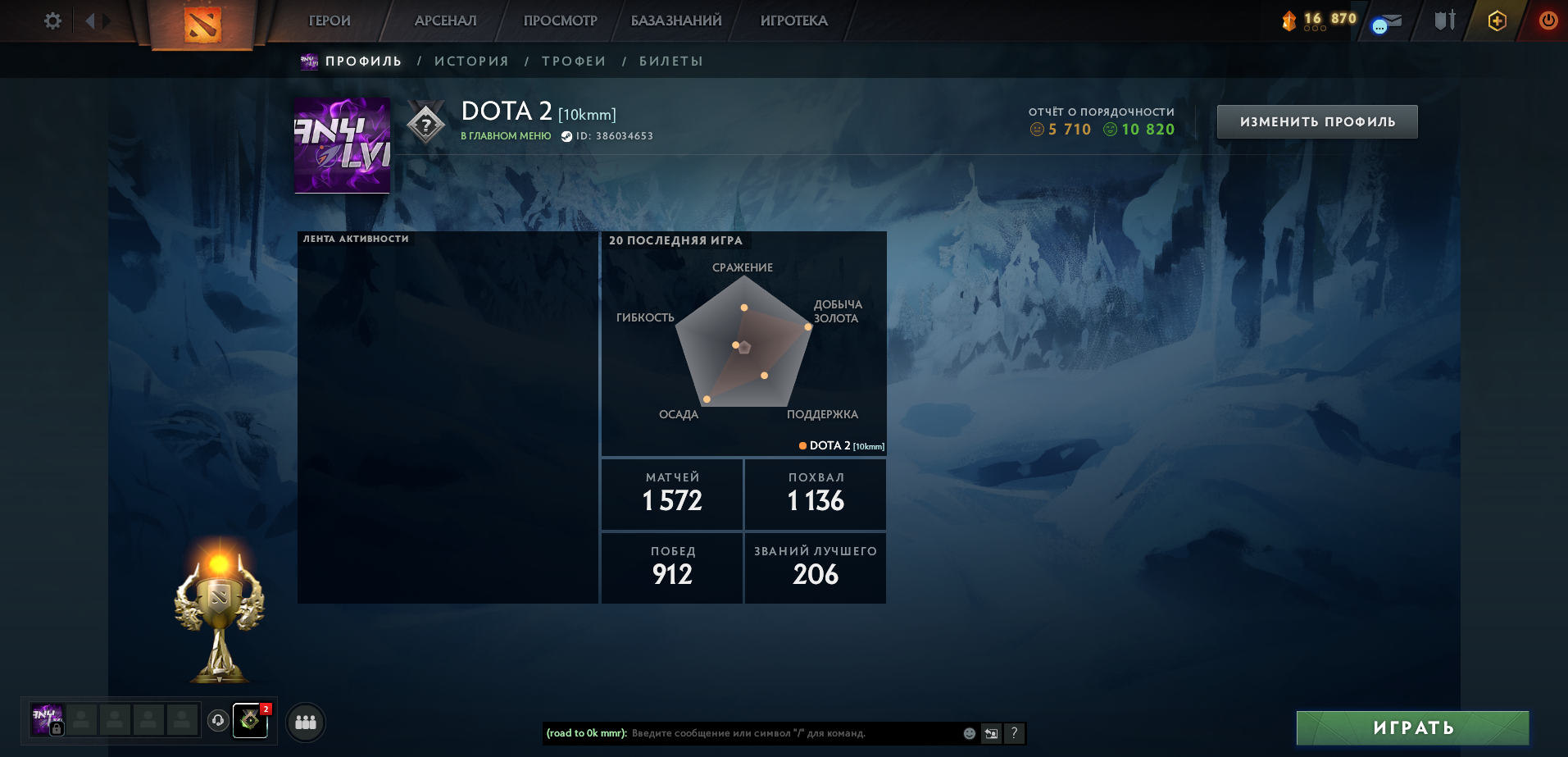Open the Armory shield and sword icon
The width and height of the screenshot is (1568, 757).
point(1444,20)
